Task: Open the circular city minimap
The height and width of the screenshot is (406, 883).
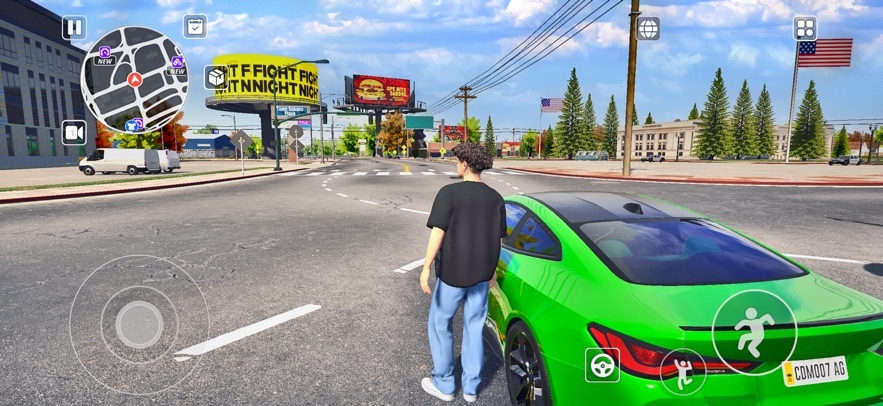Action: (134, 79)
